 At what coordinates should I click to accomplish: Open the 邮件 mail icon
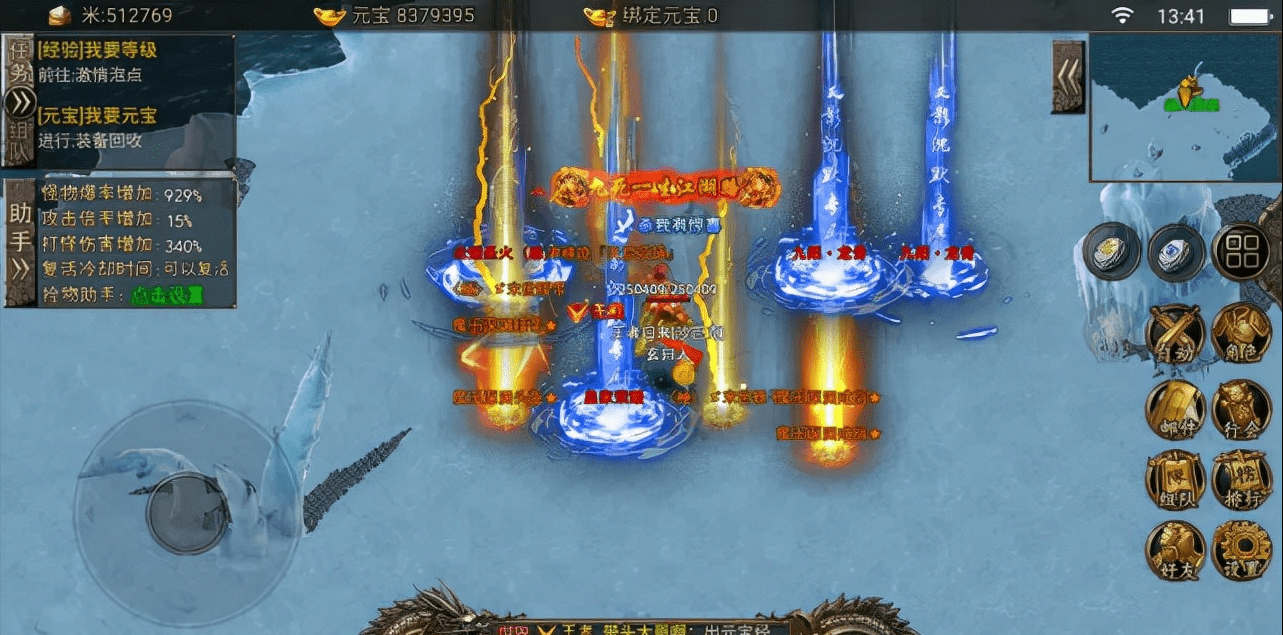1174,409
